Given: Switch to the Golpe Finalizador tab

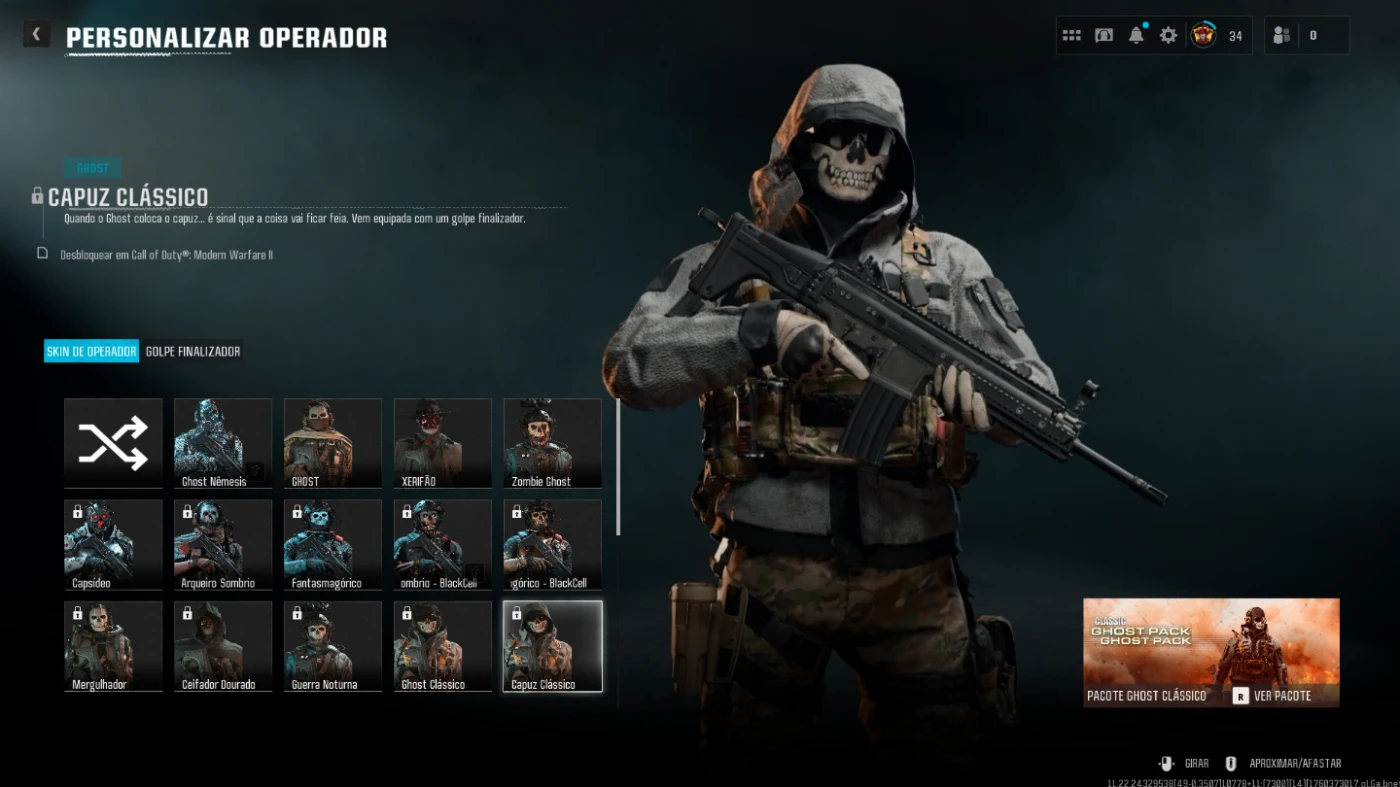Looking at the screenshot, I should 193,352.
